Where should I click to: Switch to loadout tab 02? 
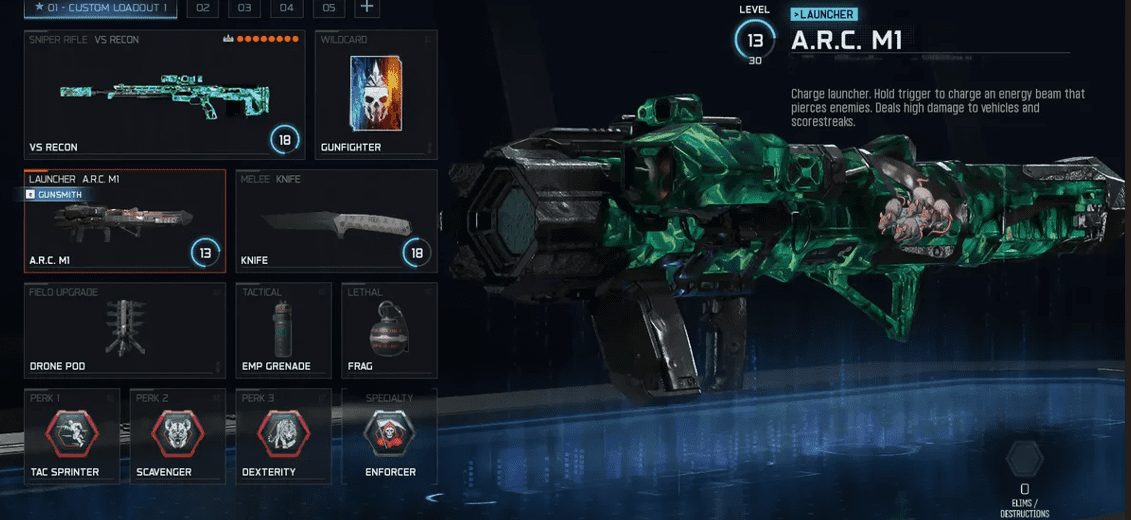[203, 8]
